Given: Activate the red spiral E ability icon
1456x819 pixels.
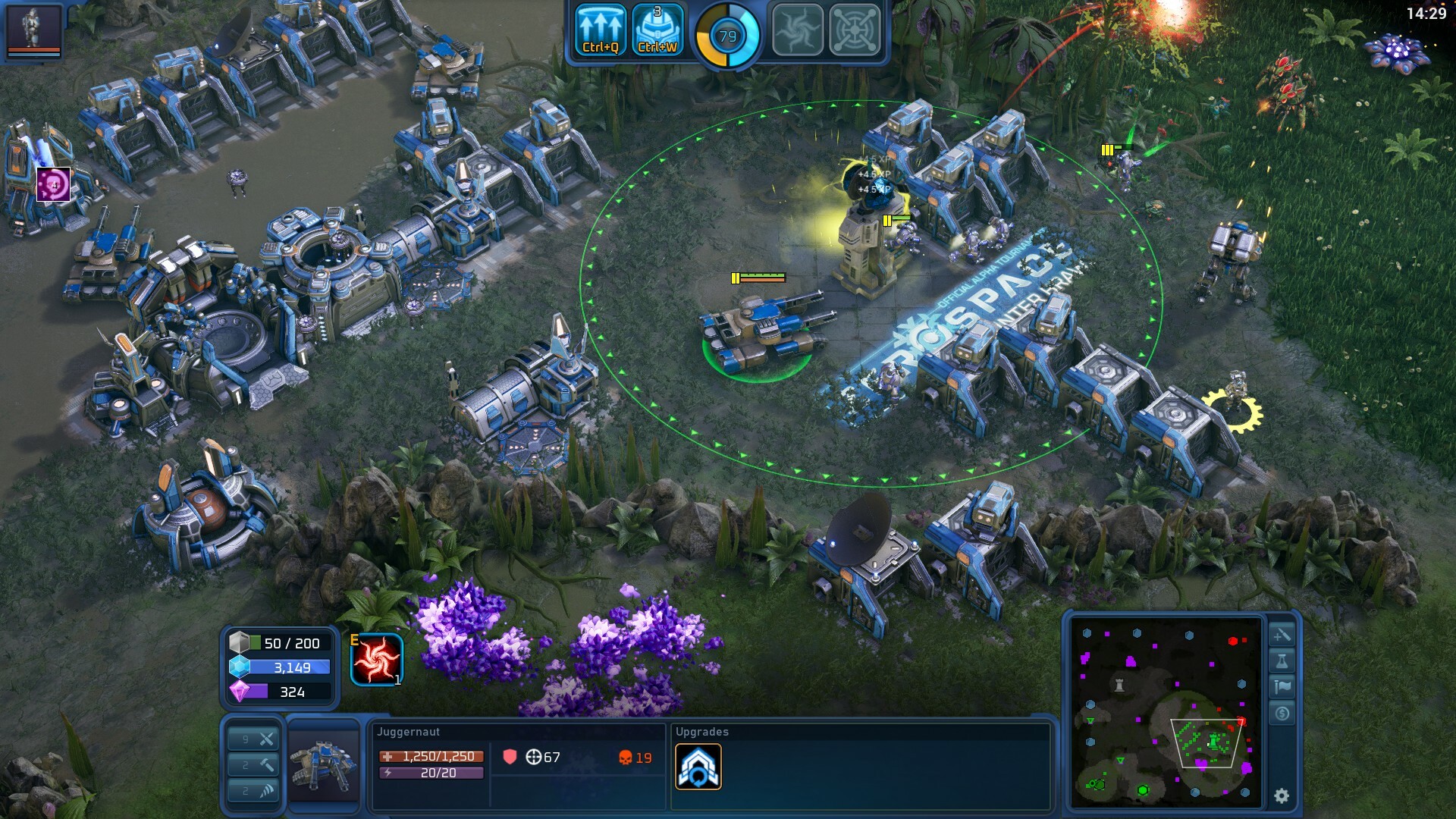Looking at the screenshot, I should [x=375, y=657].
